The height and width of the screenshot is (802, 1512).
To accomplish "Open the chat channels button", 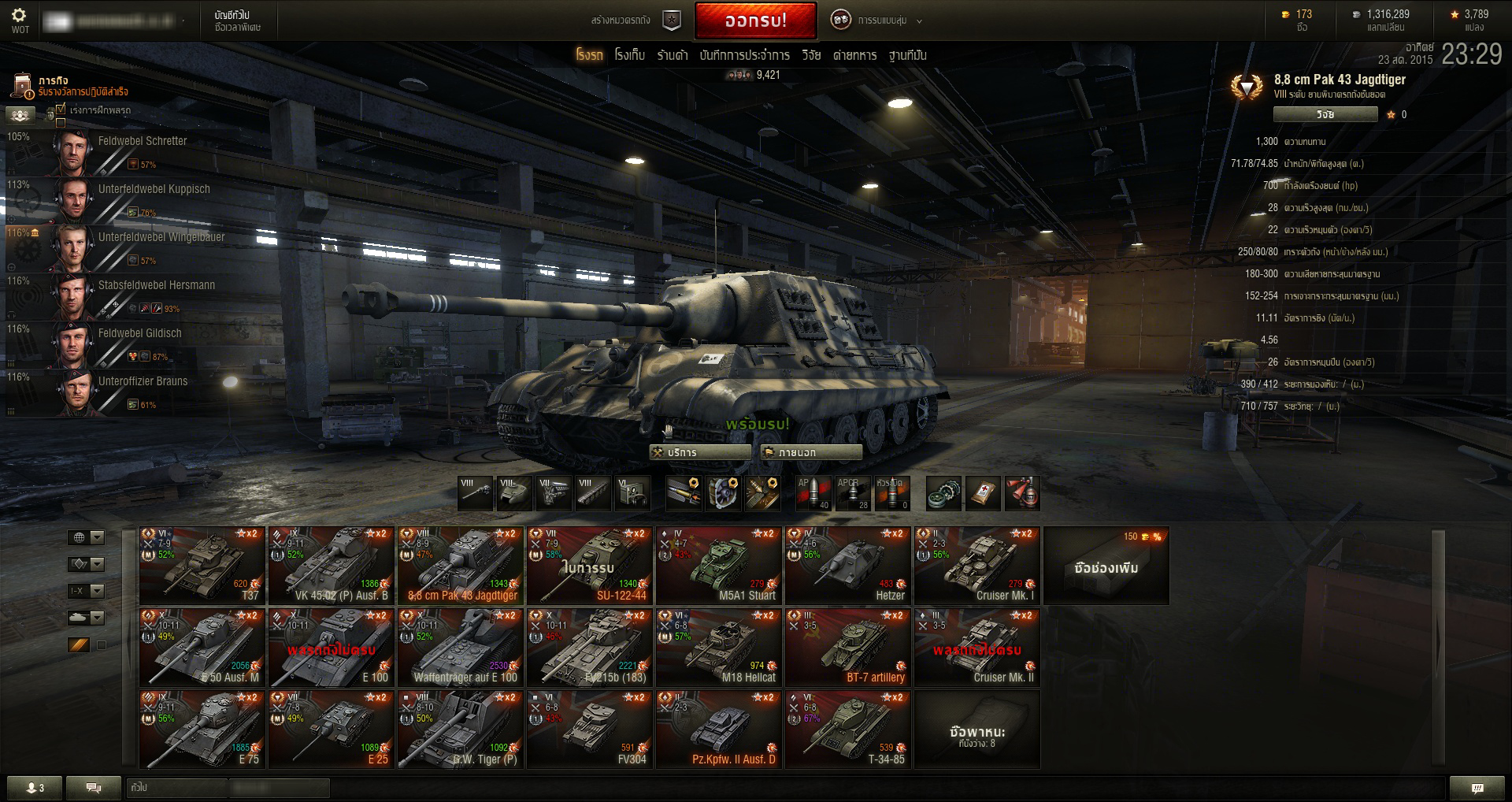I will (x=93, y=787).
